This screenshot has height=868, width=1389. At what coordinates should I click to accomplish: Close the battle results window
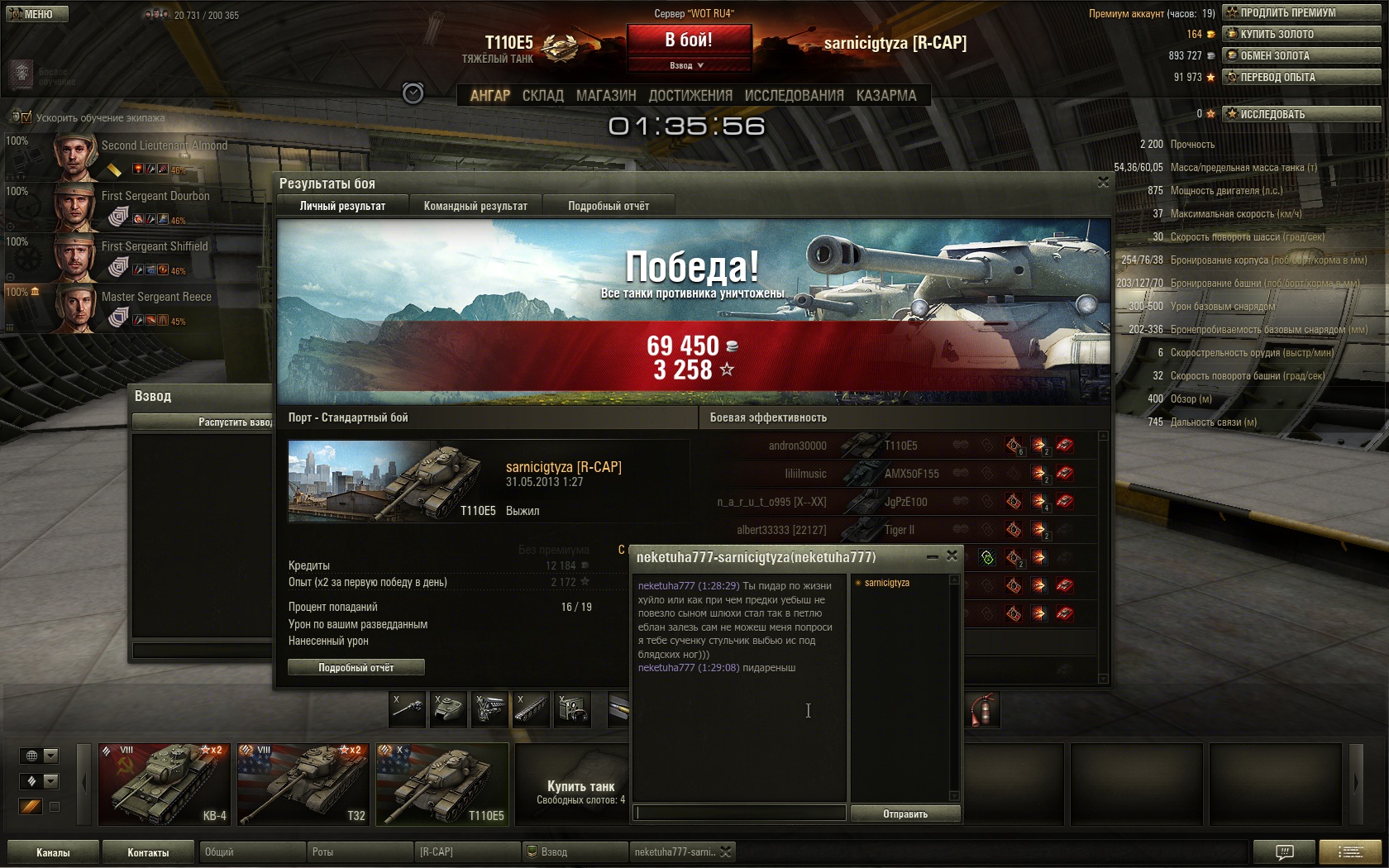(x=1103, y=183)
